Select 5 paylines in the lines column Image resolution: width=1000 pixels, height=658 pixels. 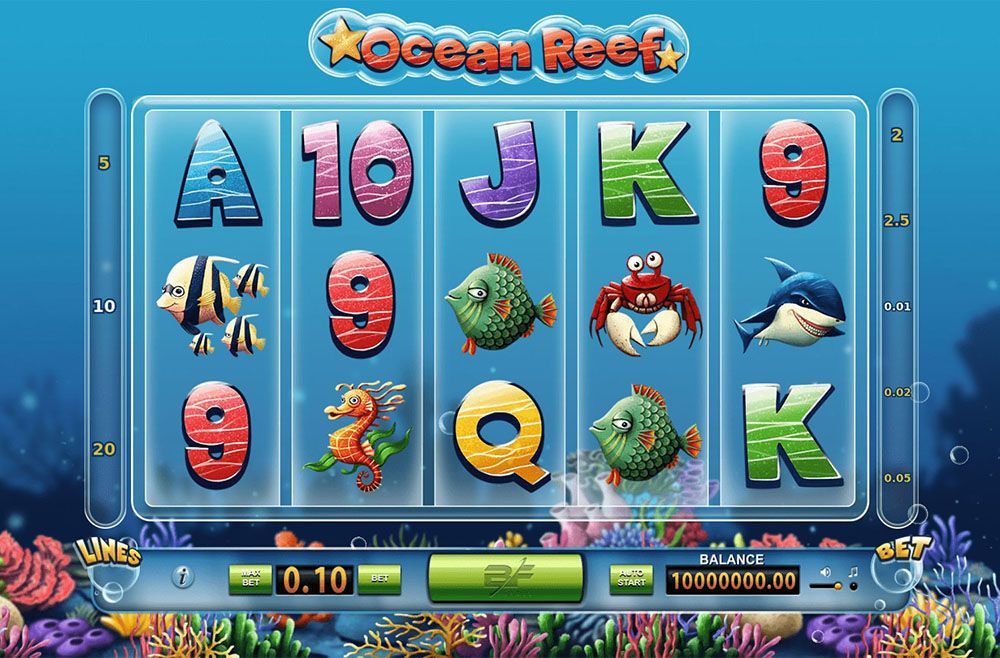[x=104, y=162]
